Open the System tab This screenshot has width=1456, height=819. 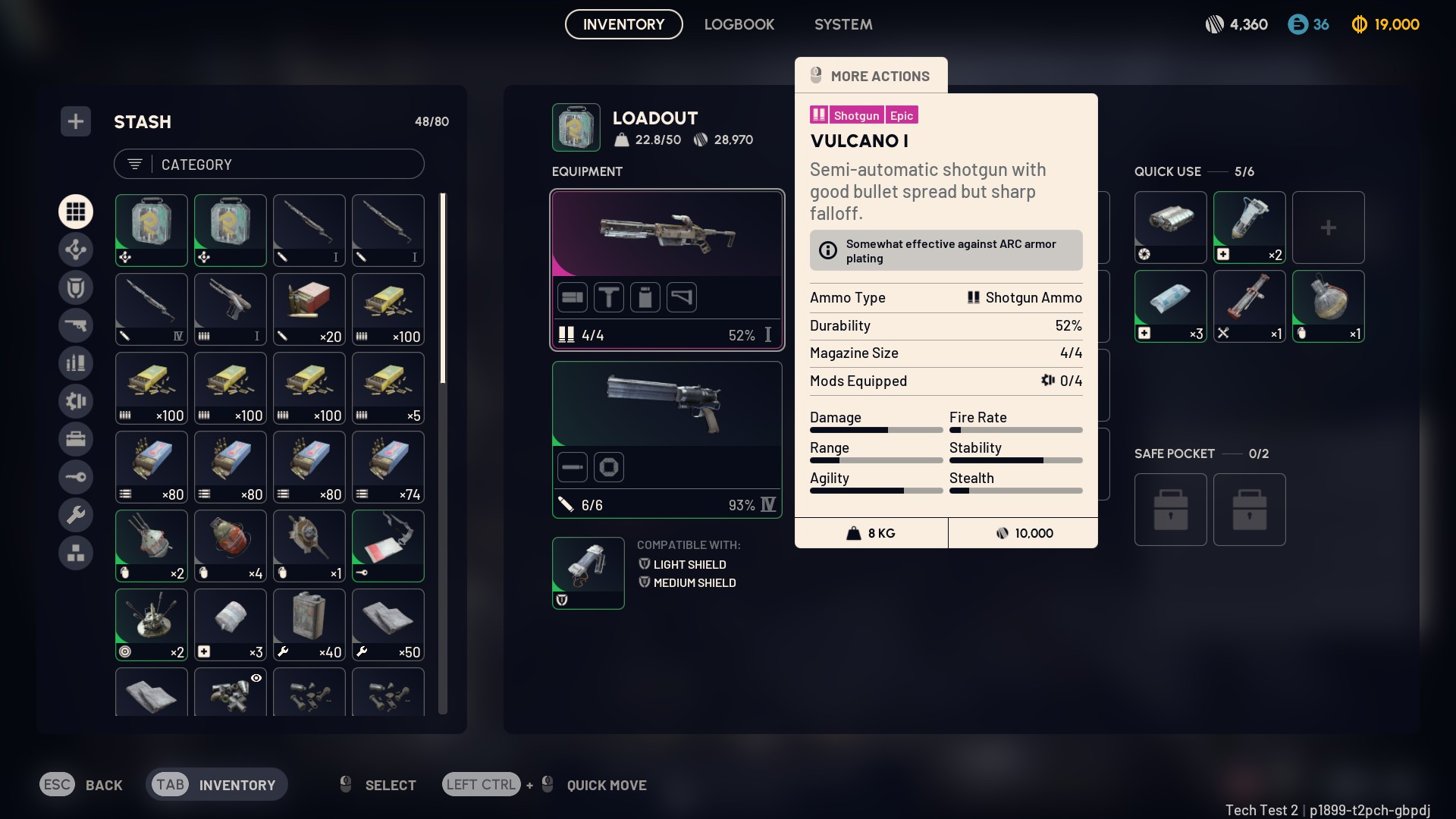tap(843, 24)
